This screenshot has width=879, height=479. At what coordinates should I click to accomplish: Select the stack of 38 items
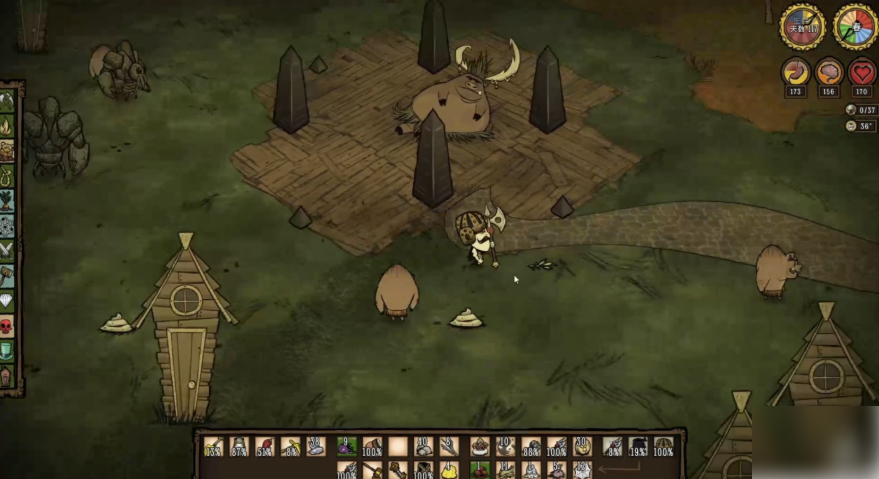(316, 446)
